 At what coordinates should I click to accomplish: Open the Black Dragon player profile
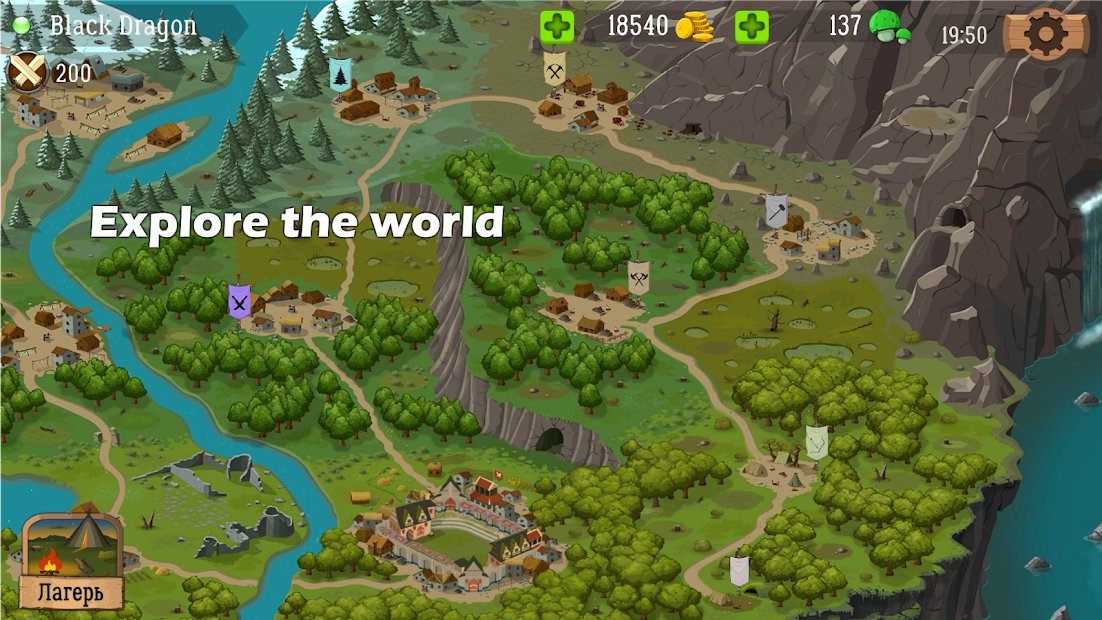coord(122,25)
